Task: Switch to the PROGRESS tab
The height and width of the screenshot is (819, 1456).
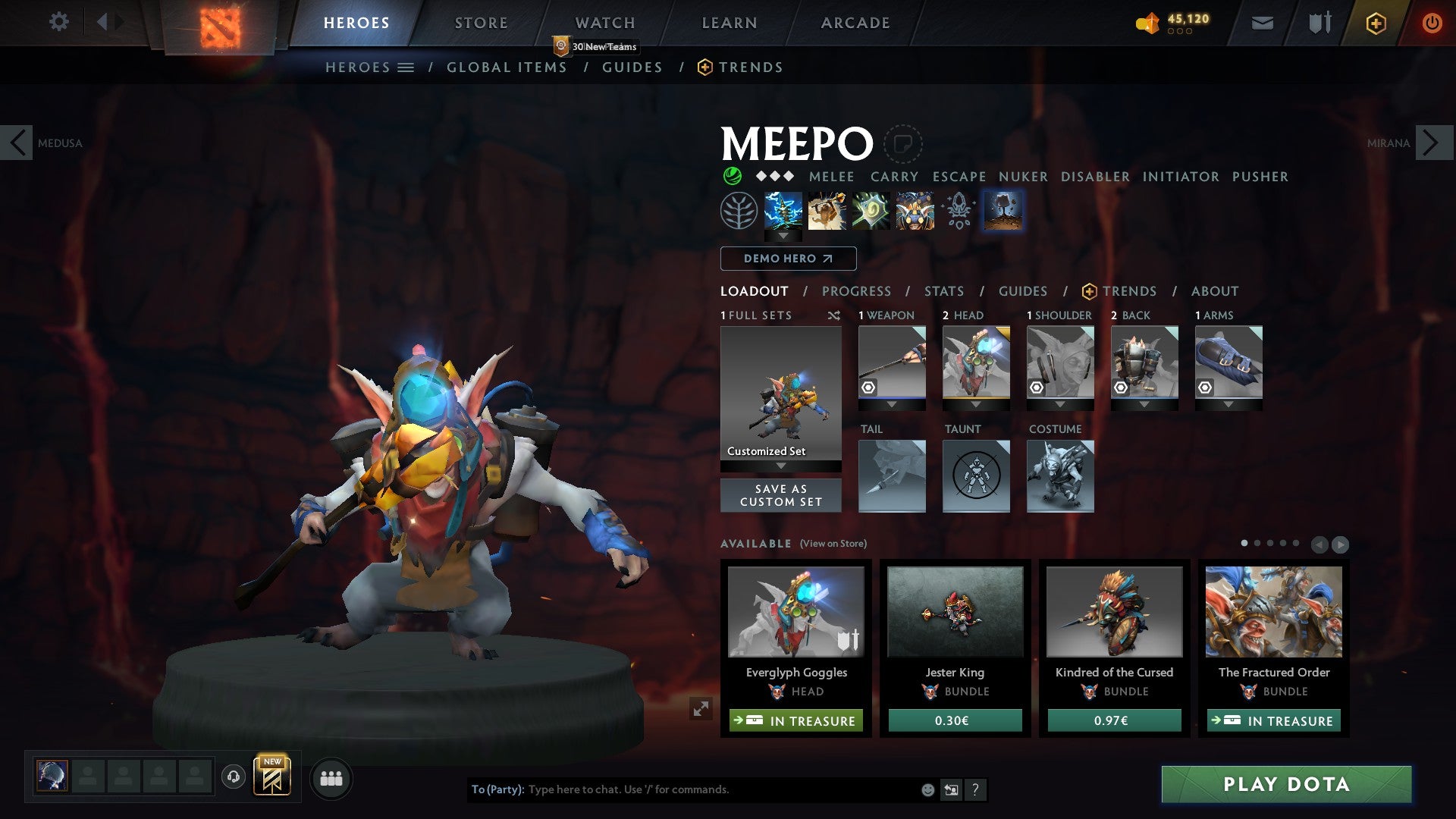Action: (857, 291)
